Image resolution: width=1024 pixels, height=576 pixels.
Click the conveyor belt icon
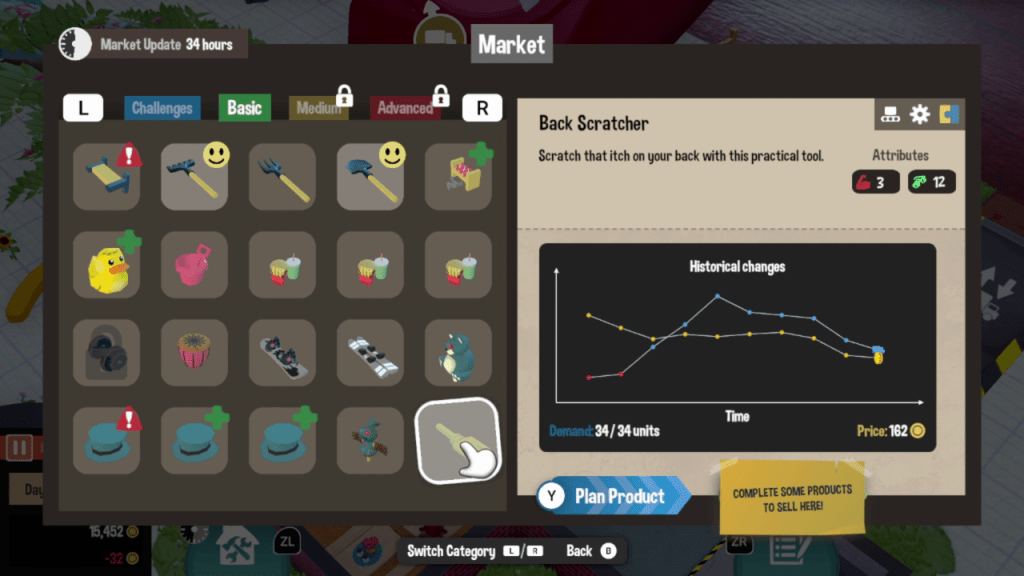890,114
